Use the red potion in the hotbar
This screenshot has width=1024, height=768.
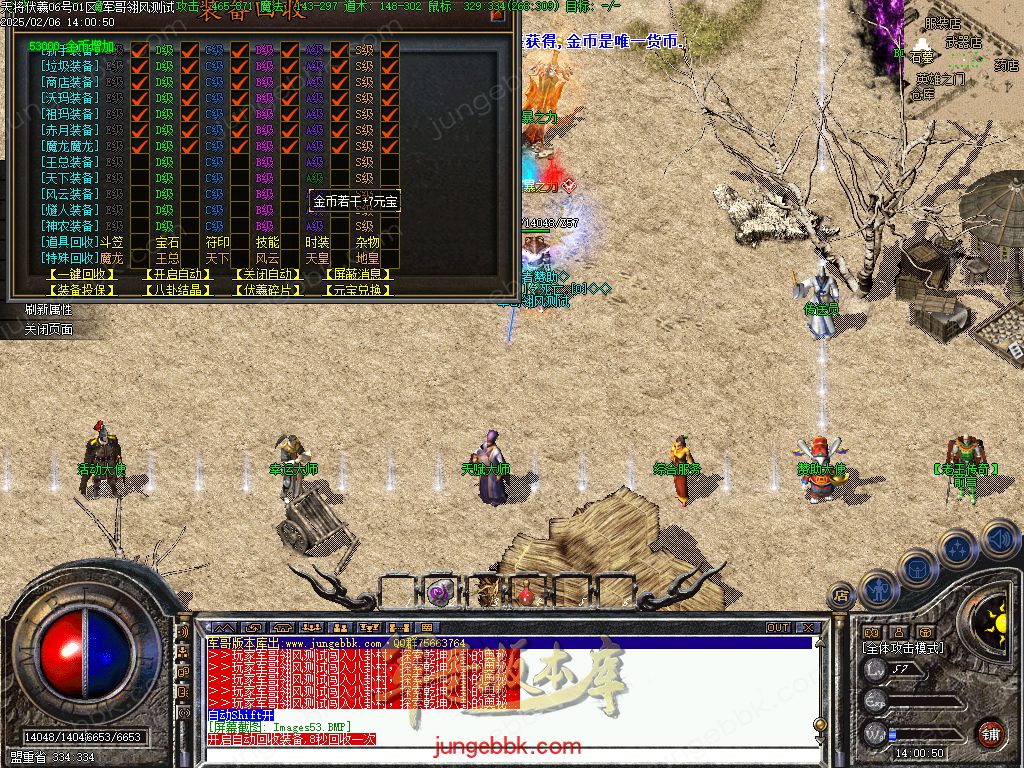pyautogui.click(x=525, y=594)
